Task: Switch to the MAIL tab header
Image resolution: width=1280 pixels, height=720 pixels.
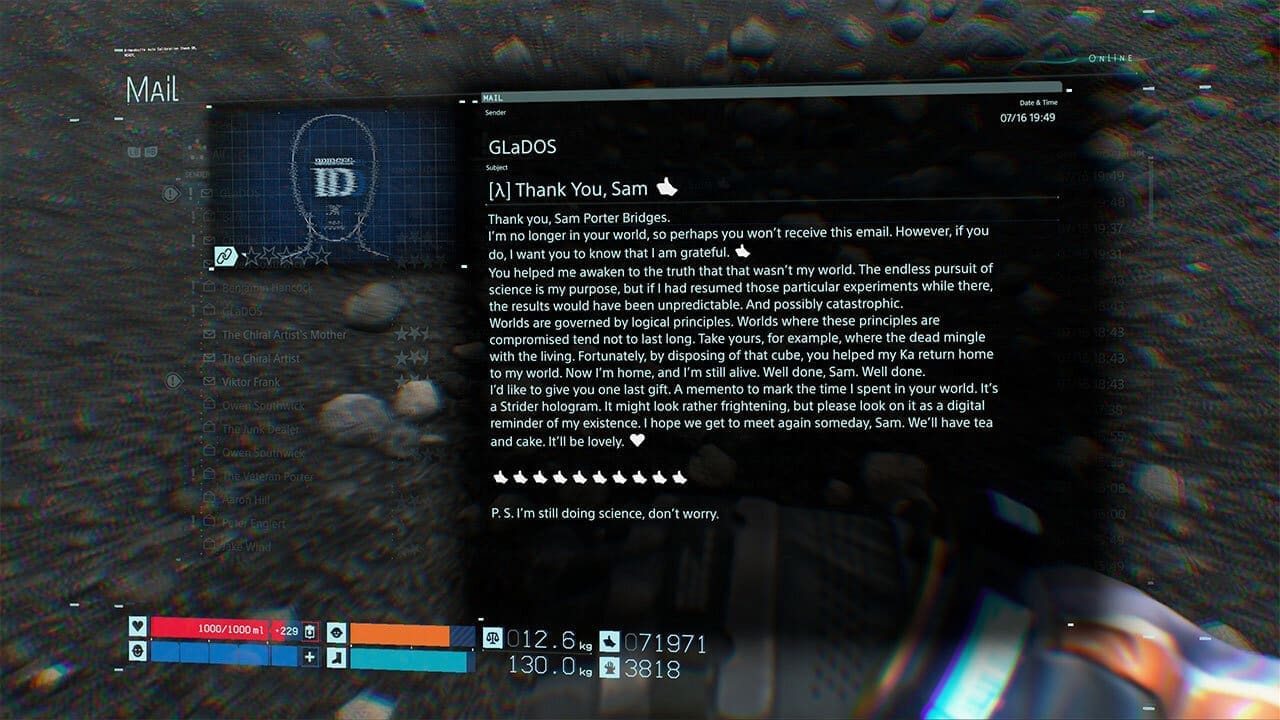Action: pyautogui.click(x=492, y=97)
